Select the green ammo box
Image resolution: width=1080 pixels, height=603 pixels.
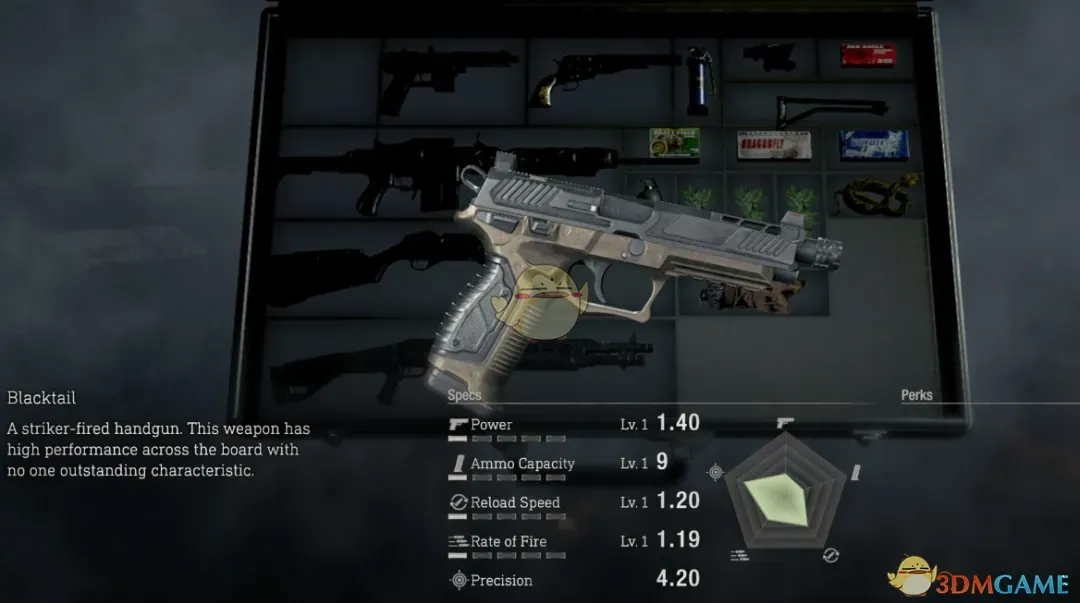pyautogui.click(x=674, y=142)
